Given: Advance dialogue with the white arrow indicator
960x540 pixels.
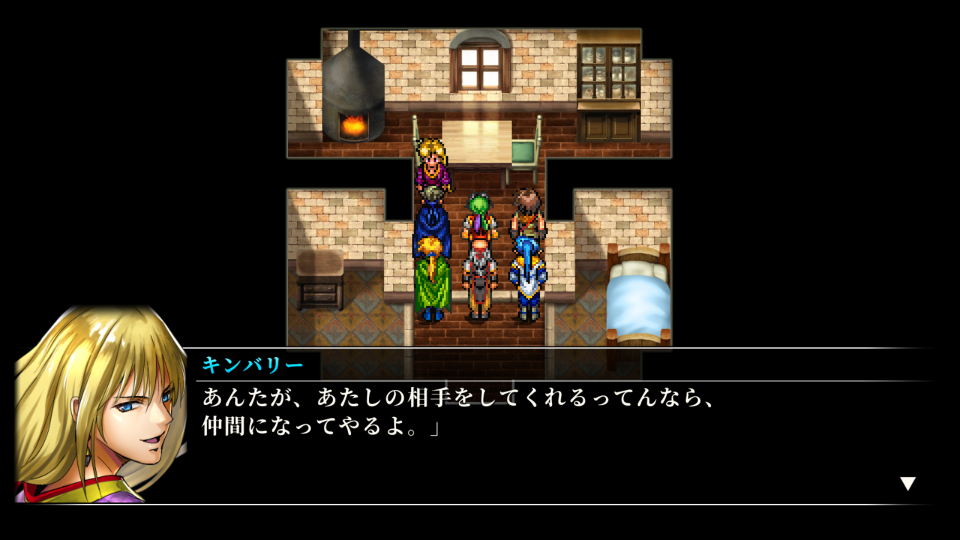Looking at the screenshot, I should click(907, 484).
